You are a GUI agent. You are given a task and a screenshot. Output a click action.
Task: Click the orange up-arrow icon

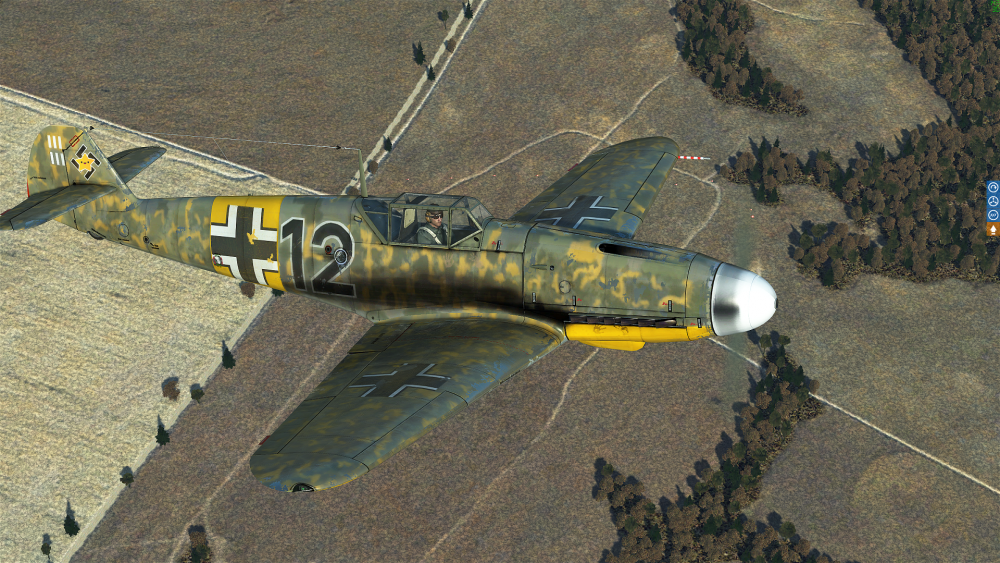(993, 229)
